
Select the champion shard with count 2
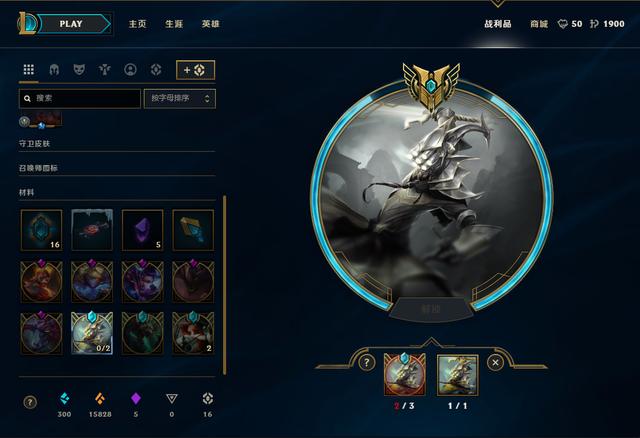pos(192,331)
